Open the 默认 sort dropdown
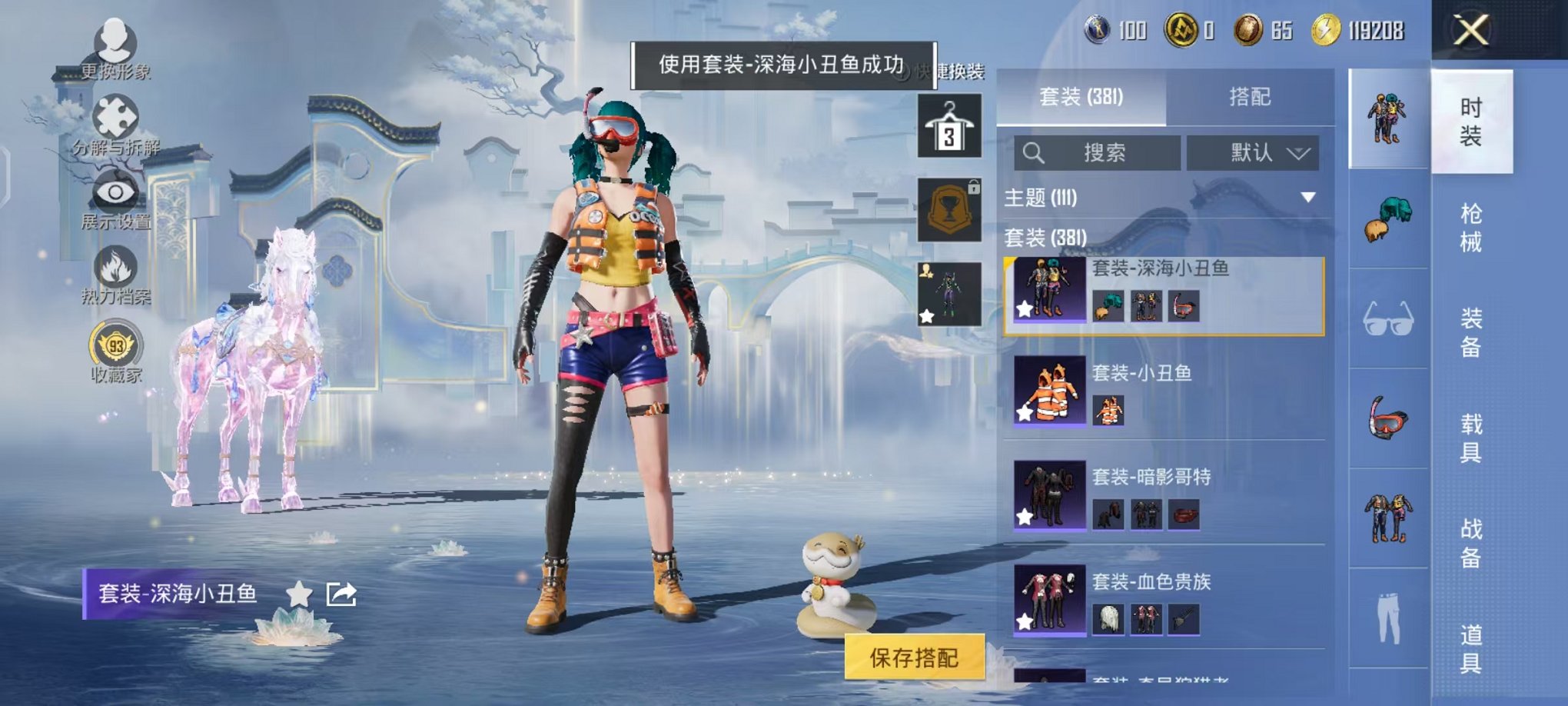This screenshot has height=706, width=1568. point(1253,152)
